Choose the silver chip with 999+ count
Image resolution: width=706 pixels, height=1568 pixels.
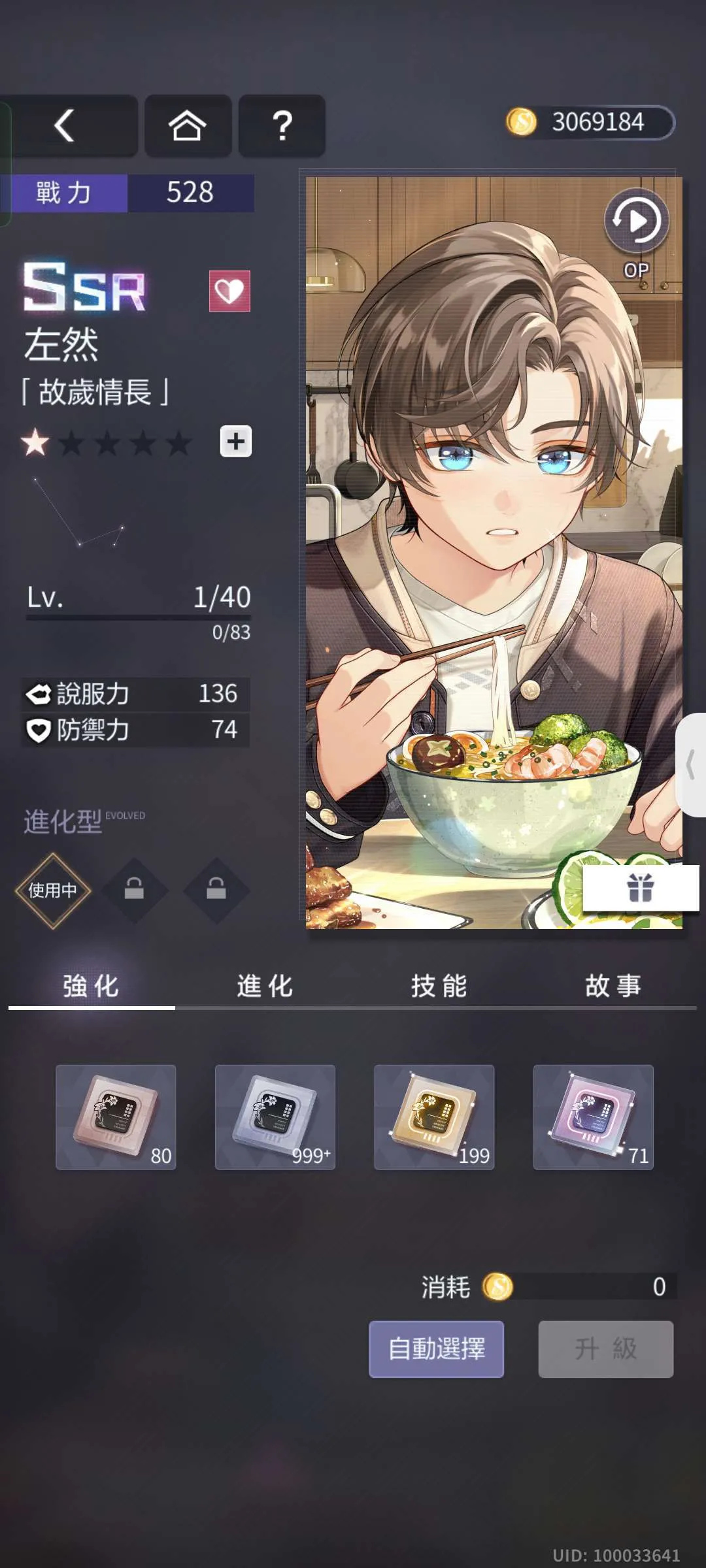point(275,1117)
